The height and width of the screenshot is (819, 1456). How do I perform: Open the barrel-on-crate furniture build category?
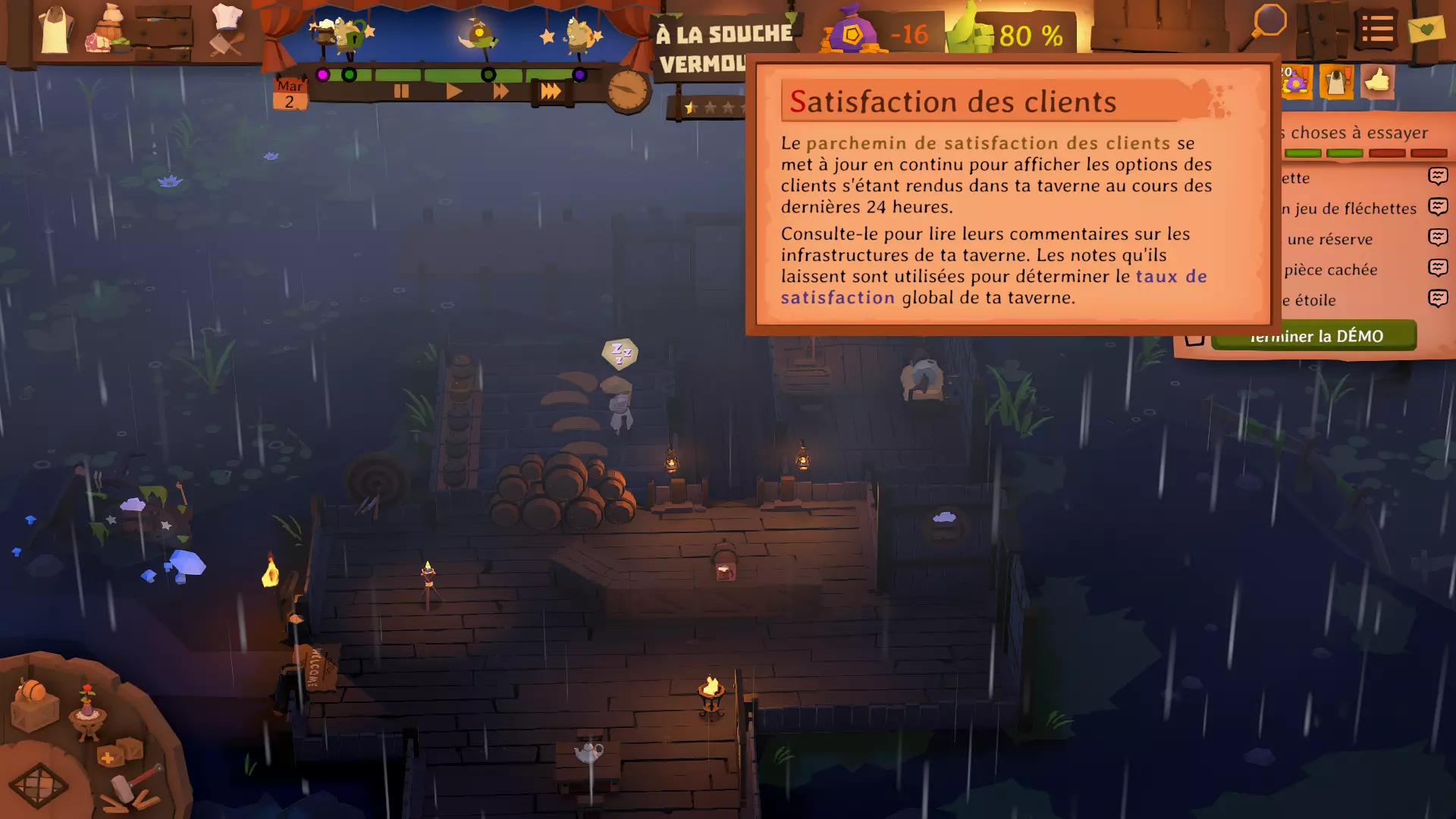tap(34, 704)
